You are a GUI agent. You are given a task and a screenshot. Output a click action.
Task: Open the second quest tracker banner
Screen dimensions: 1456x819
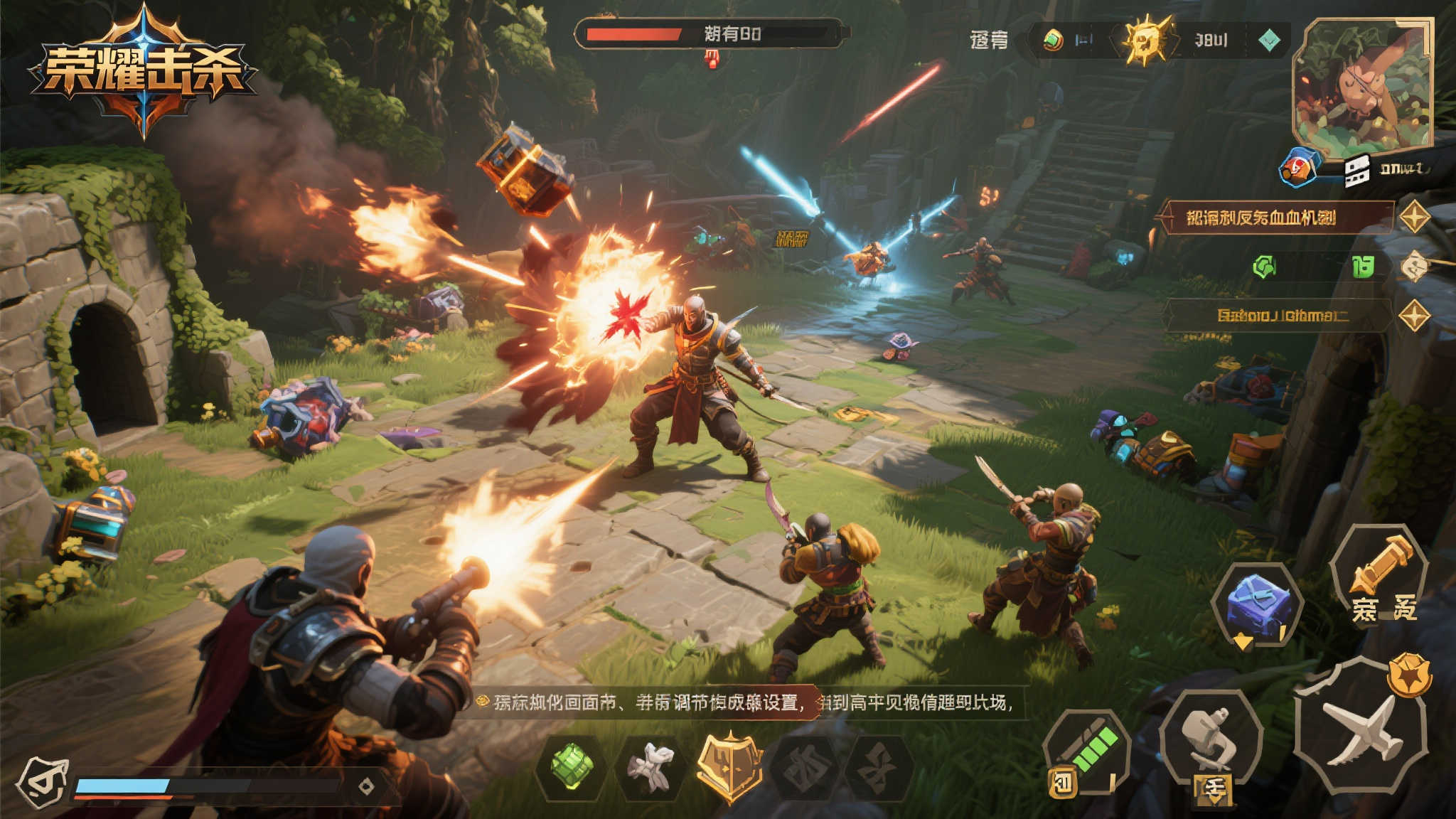(x=1278, y=315)
